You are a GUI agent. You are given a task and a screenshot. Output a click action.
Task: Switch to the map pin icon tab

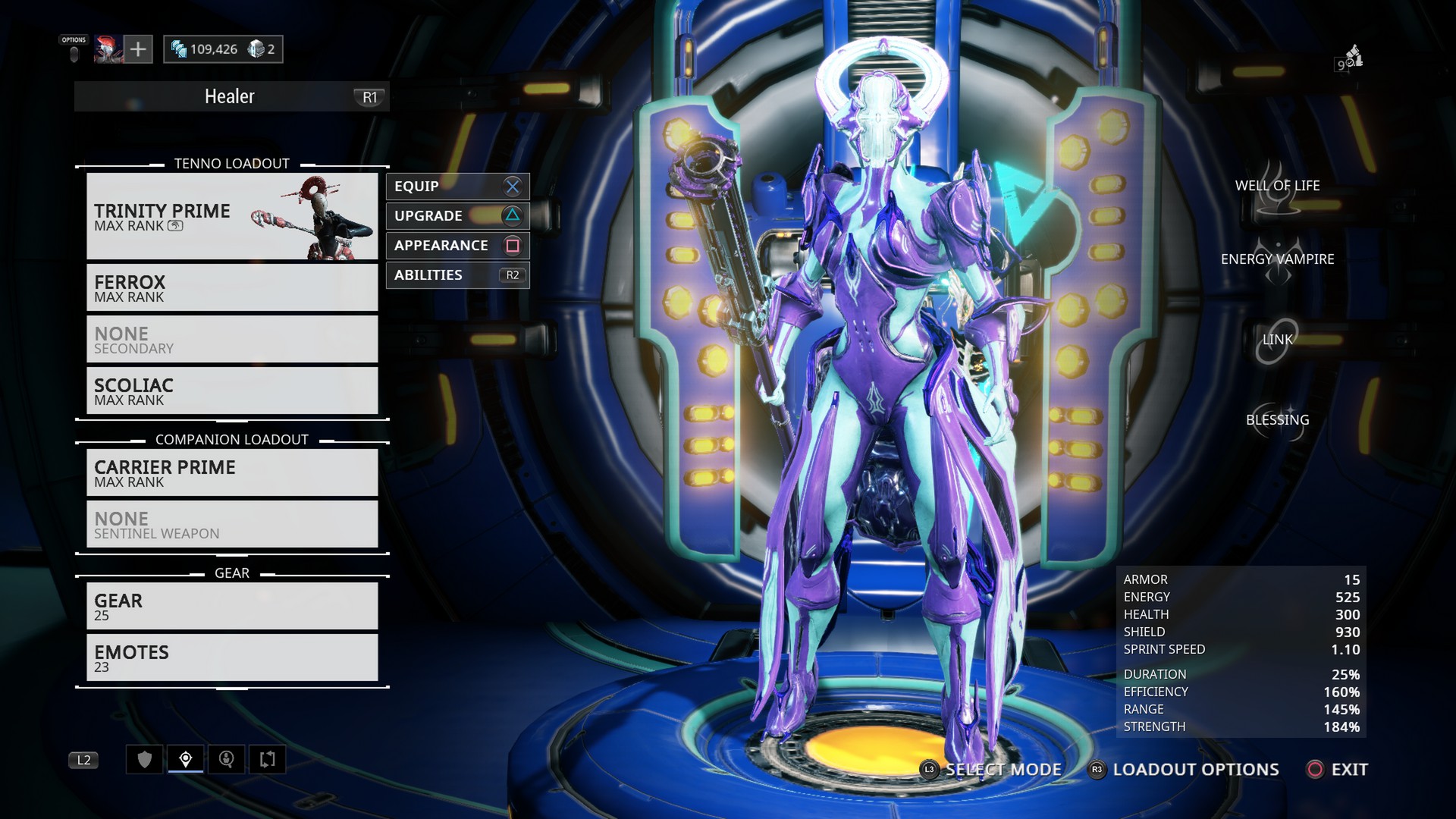(186, 759)
